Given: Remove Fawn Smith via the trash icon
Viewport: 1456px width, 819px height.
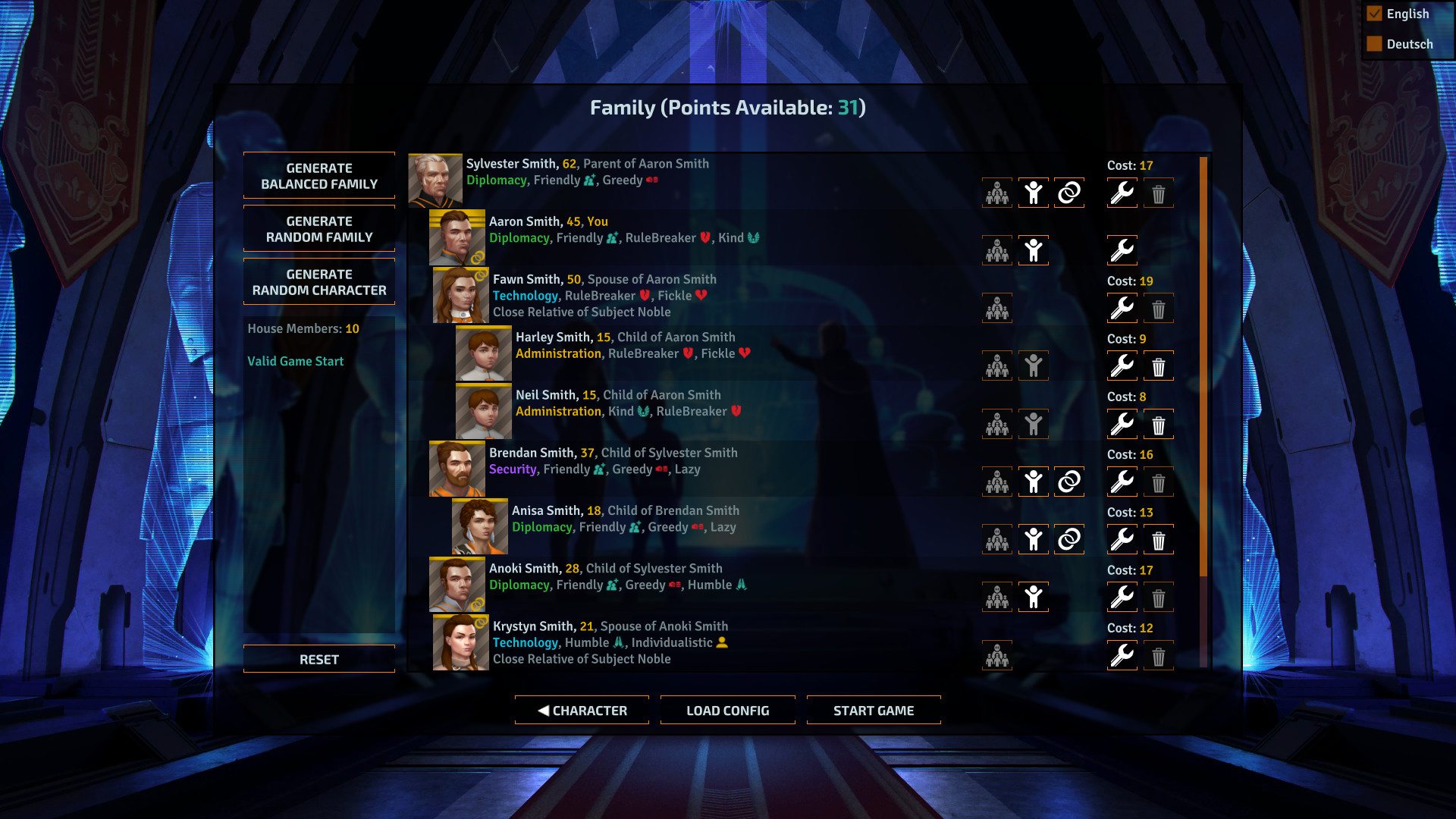Looking at the screenshot, I should [x=1158, y=308].
